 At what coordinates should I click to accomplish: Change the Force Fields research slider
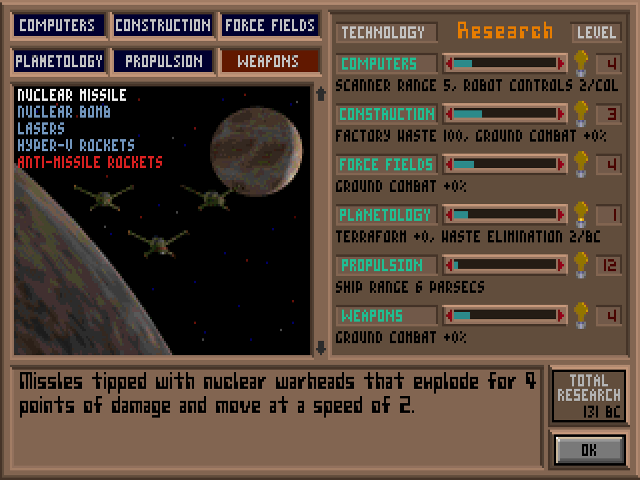(x=505, y=164)
